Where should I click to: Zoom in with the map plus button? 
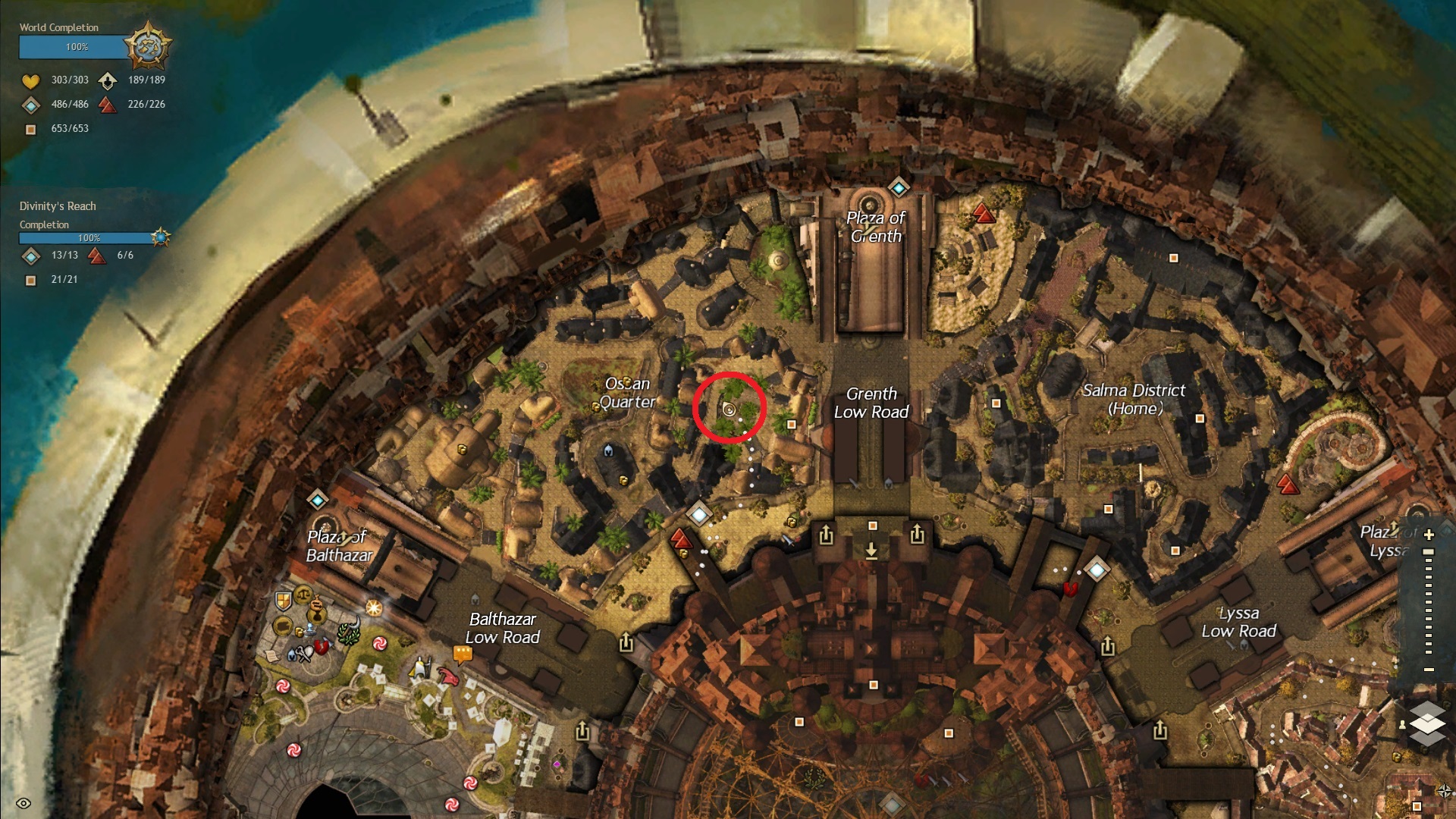click(x=1429, y=535)
